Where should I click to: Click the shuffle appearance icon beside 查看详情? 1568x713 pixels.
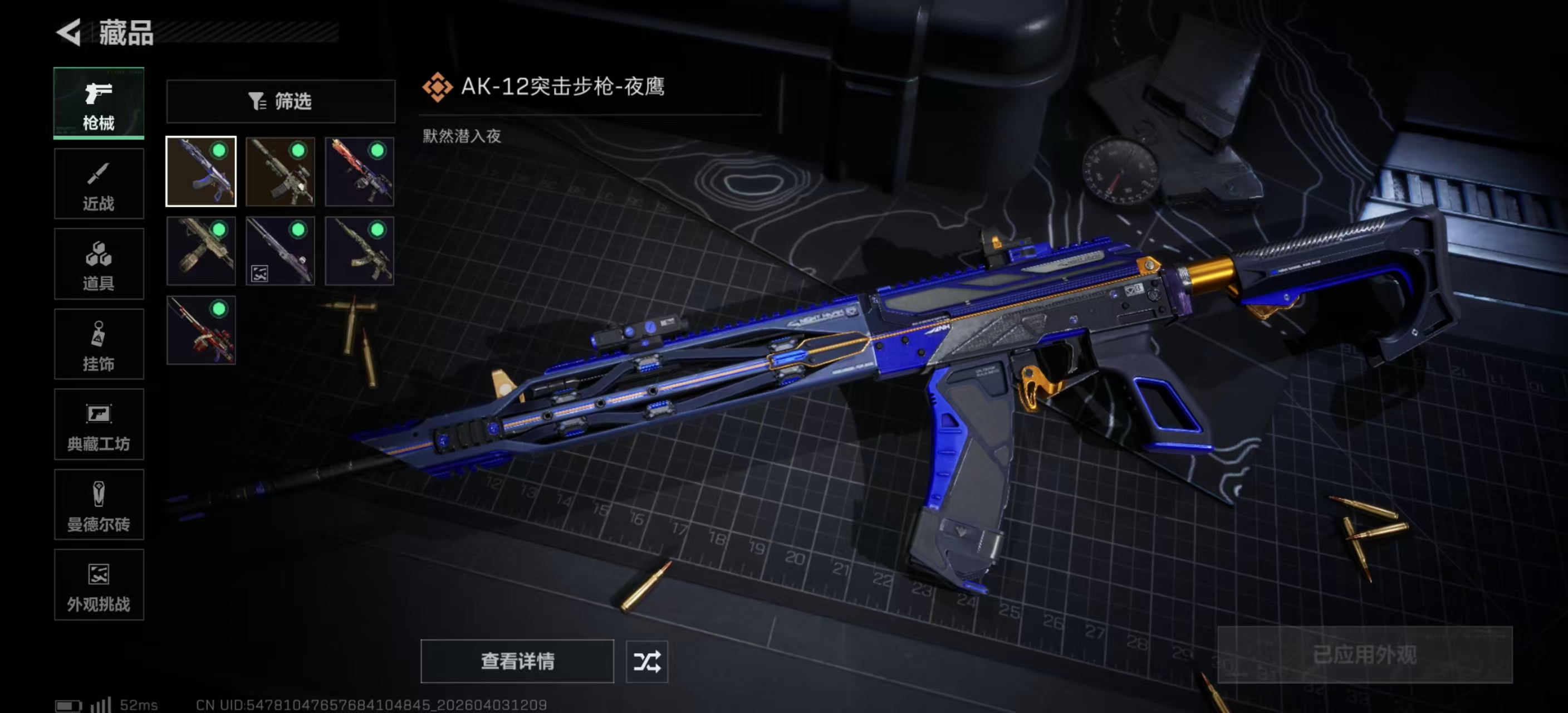[648, 662]
